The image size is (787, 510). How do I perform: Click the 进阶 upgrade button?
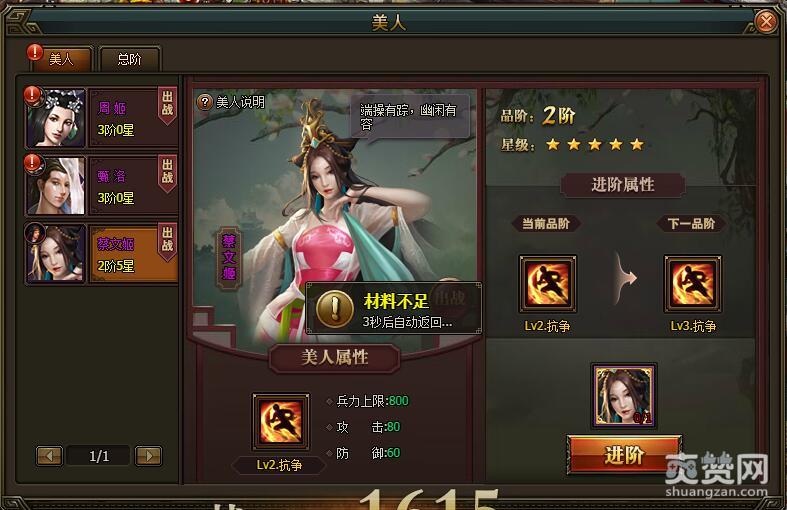(624, 455)
